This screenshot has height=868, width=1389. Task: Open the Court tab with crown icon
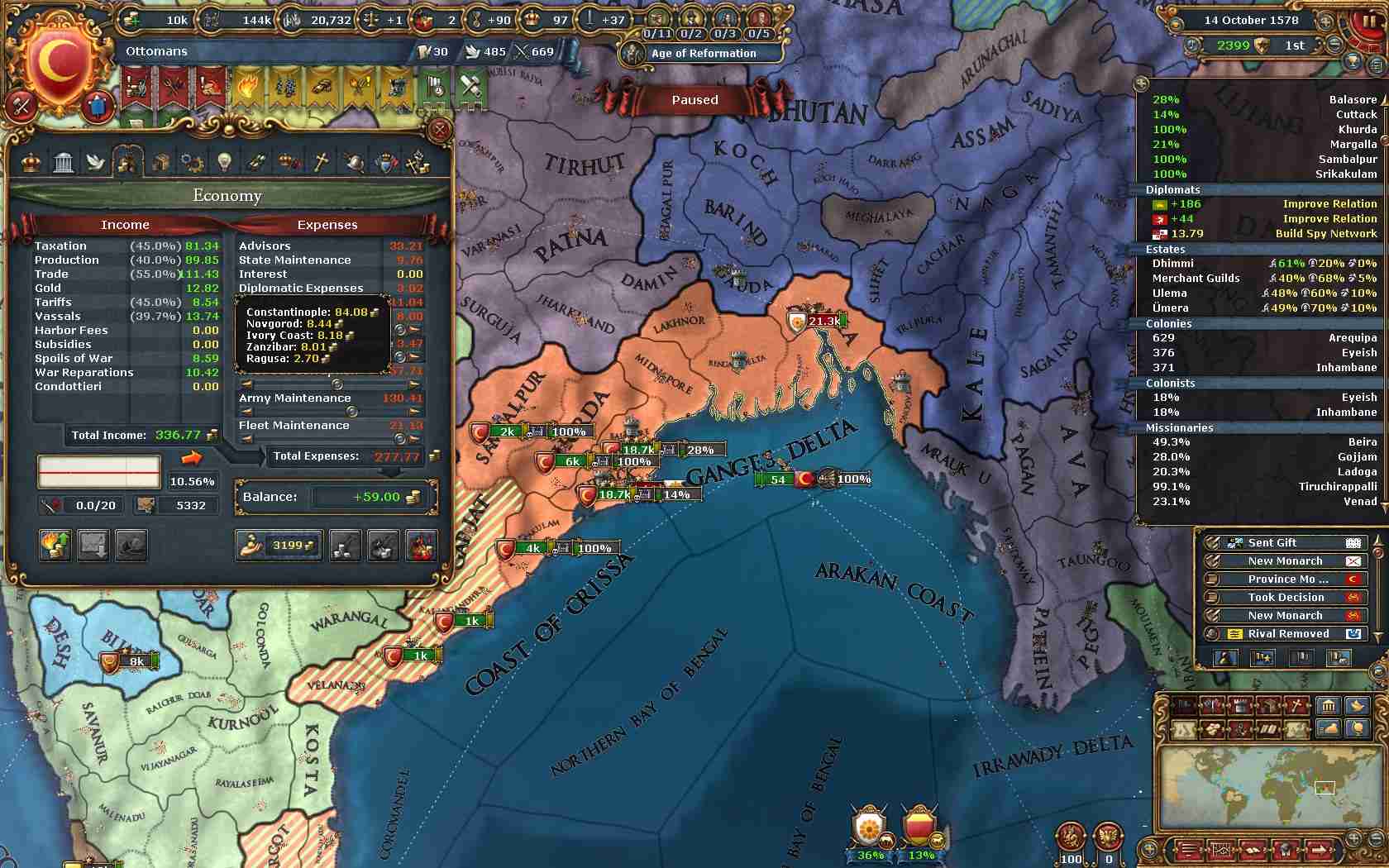point(31,162)
